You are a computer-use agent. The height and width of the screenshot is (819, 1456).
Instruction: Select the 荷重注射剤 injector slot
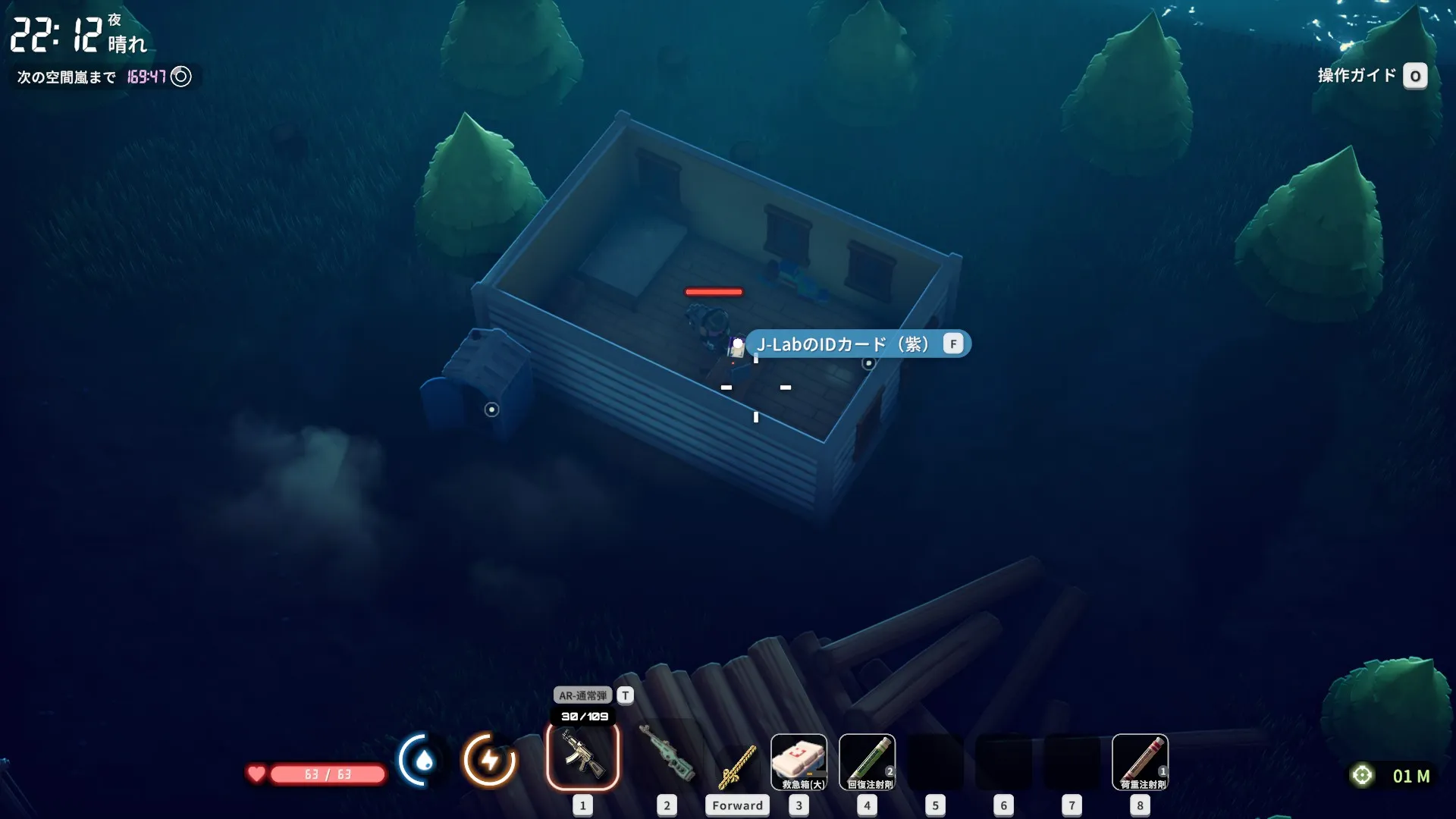pyautogui.click(x=1140, y=762)
